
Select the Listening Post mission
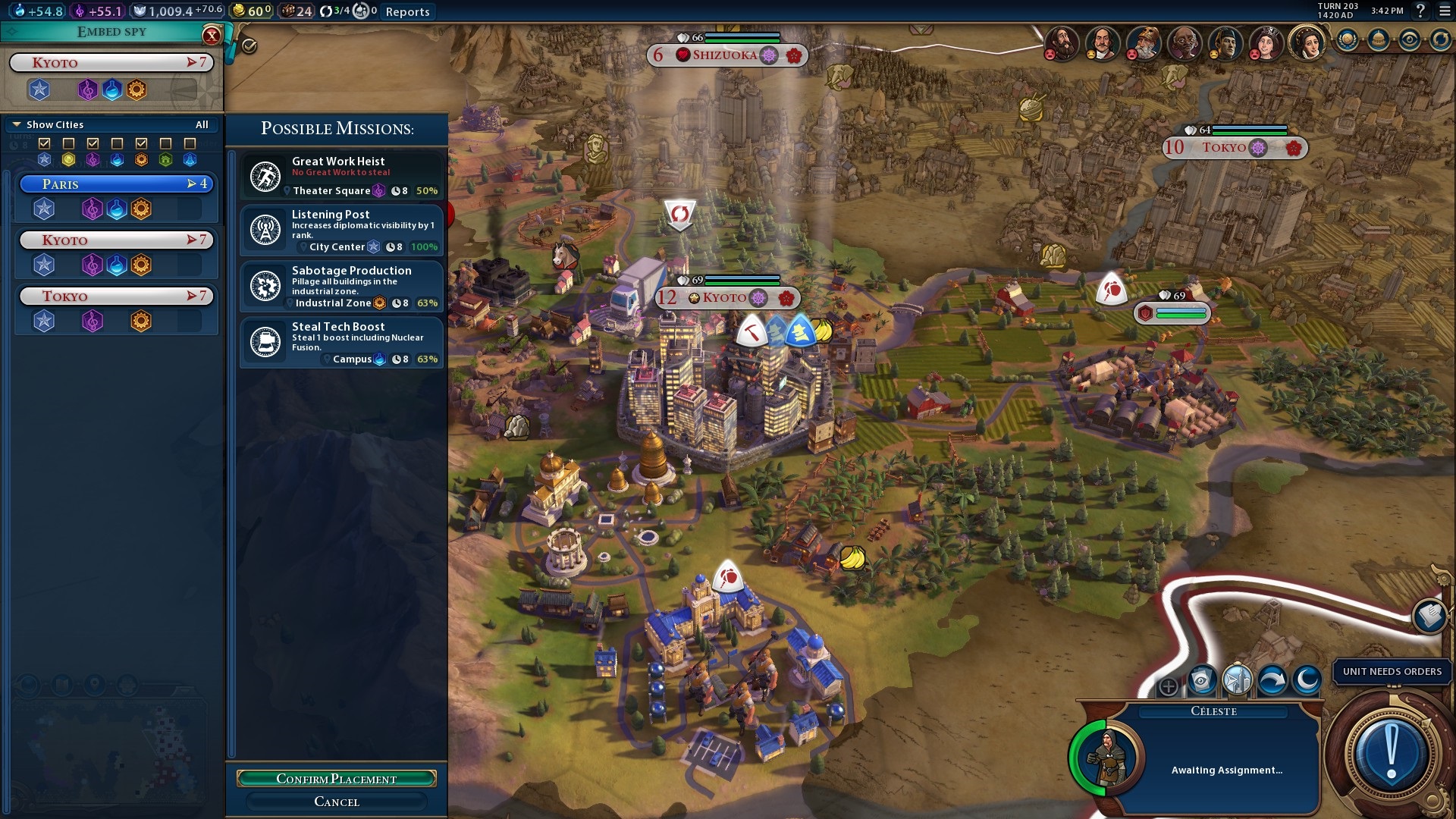coord(341,230)
